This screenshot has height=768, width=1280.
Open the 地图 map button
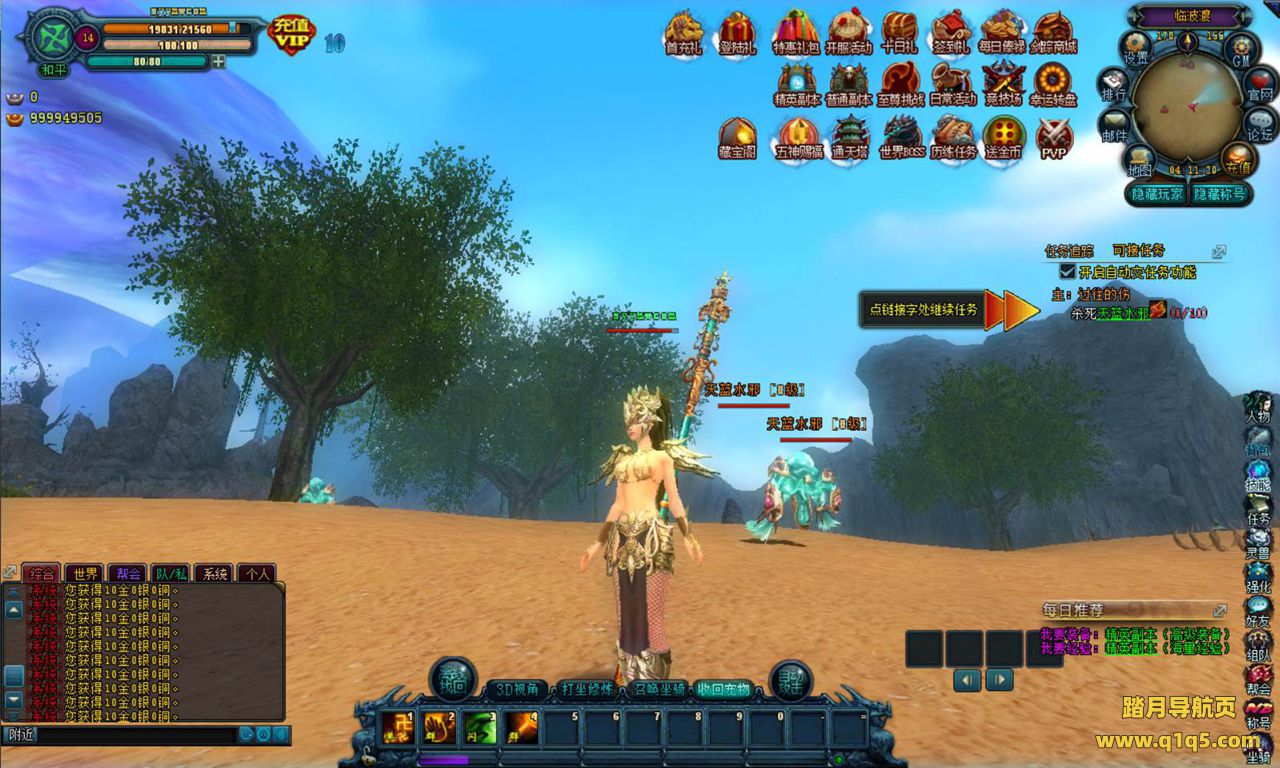point(1139,160)
